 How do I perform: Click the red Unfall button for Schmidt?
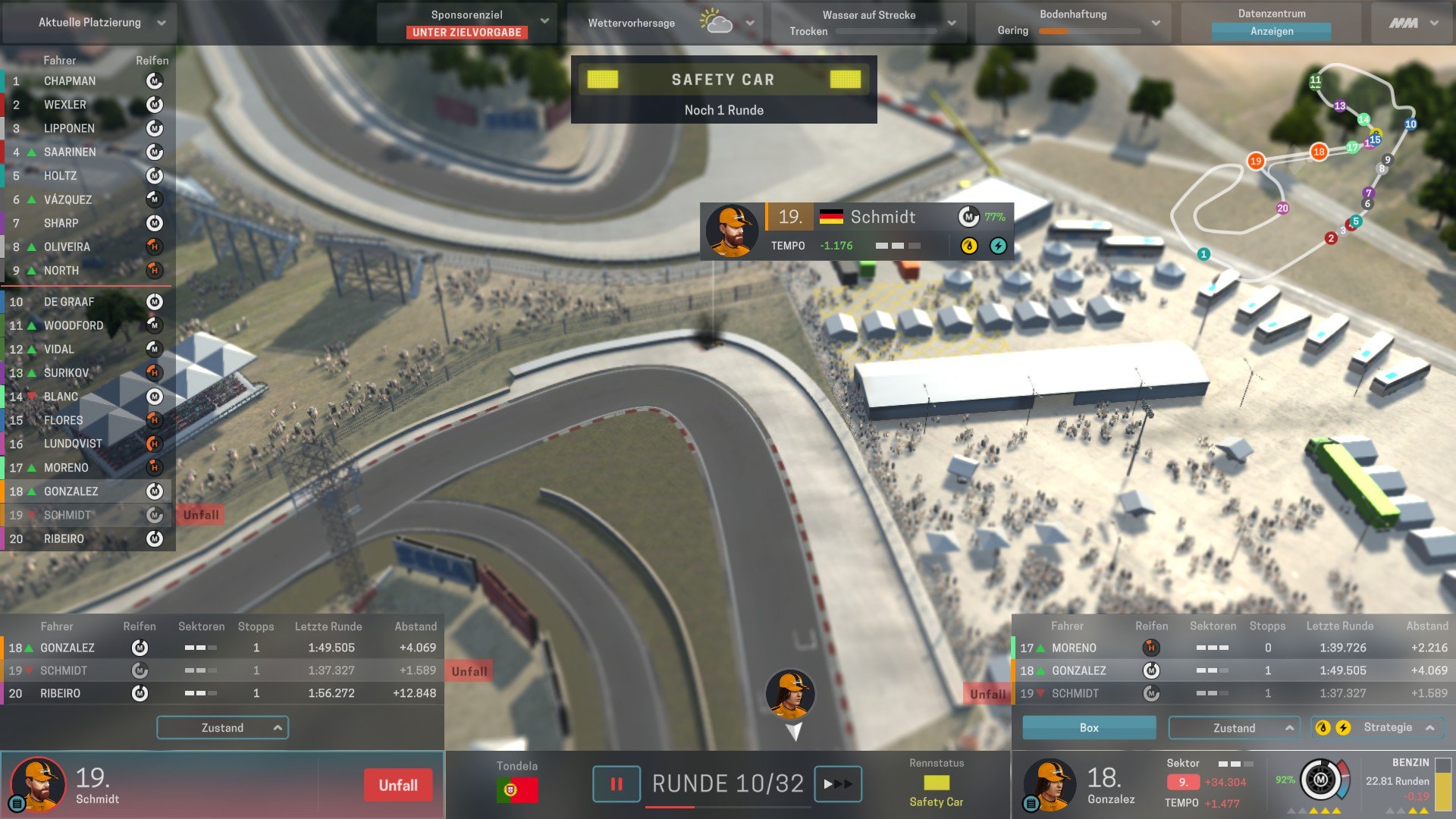coord(397,786)
